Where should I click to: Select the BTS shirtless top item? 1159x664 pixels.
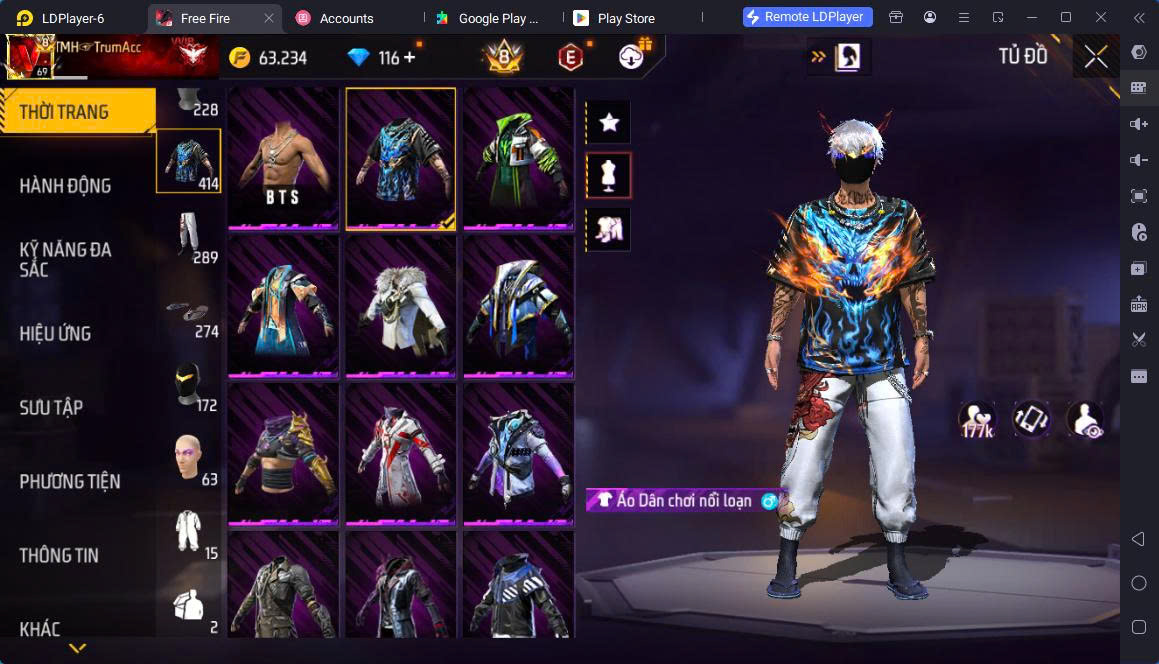click(x=284, y=160)
